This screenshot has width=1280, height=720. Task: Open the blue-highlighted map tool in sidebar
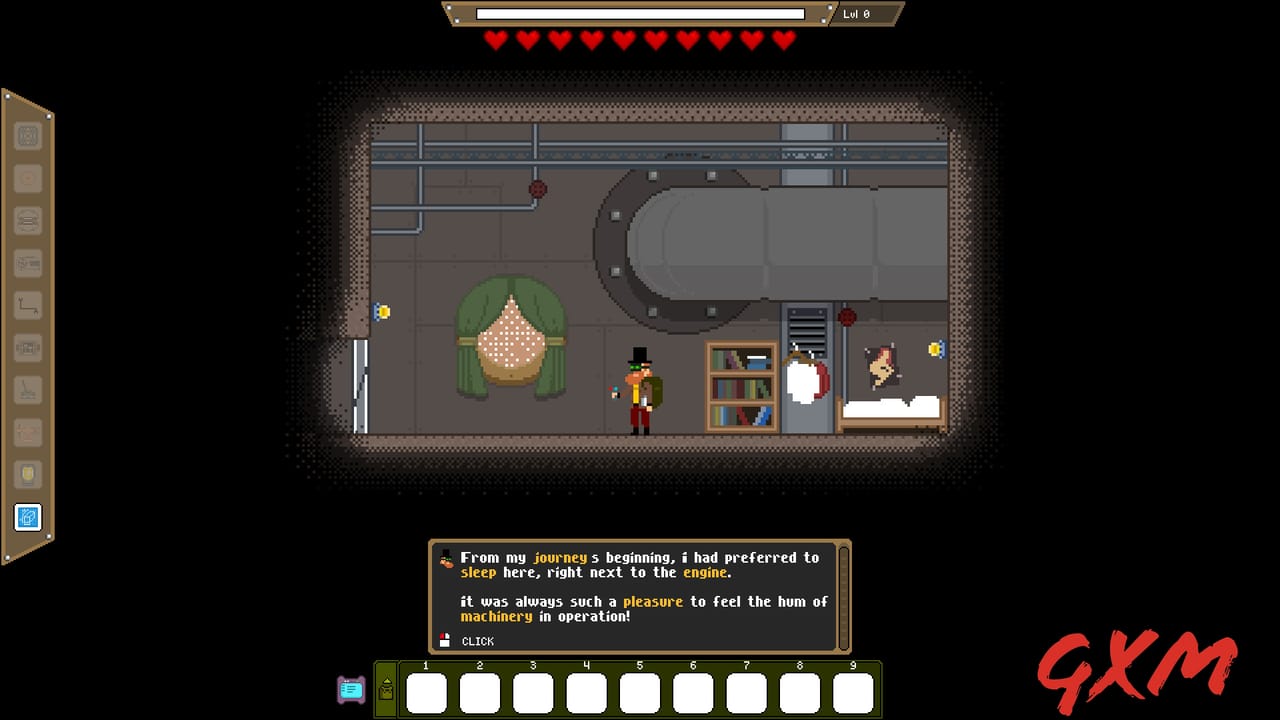(x=28, y=518)
